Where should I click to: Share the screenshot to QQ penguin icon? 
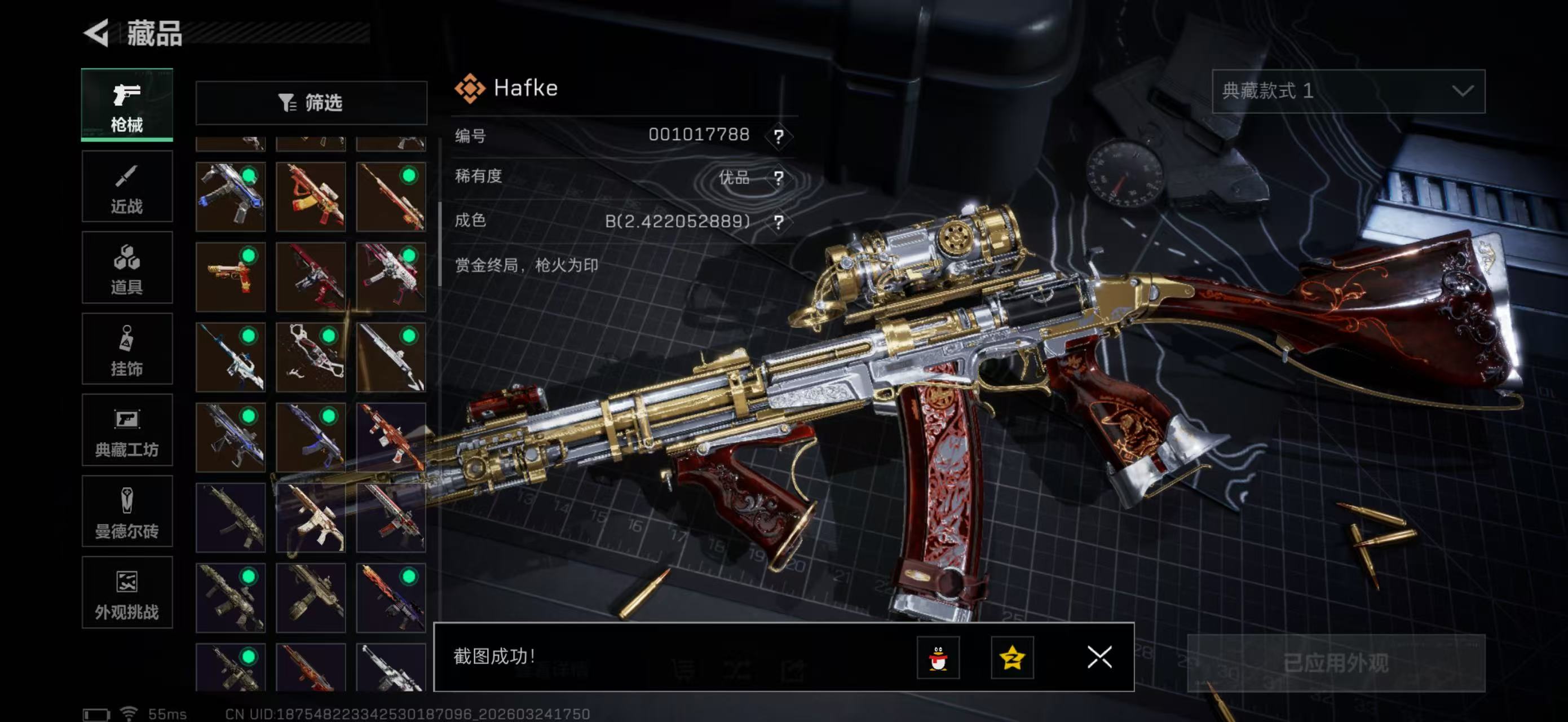coord(938,658)
